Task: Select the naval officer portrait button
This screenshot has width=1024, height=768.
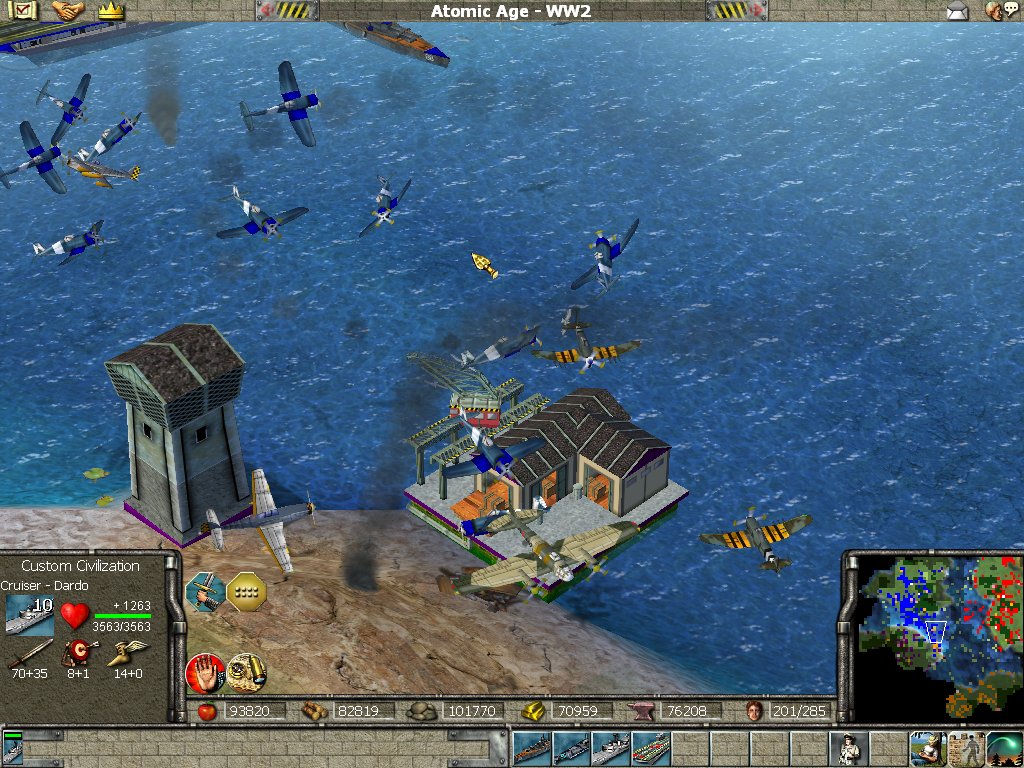Action: point(848,748)
